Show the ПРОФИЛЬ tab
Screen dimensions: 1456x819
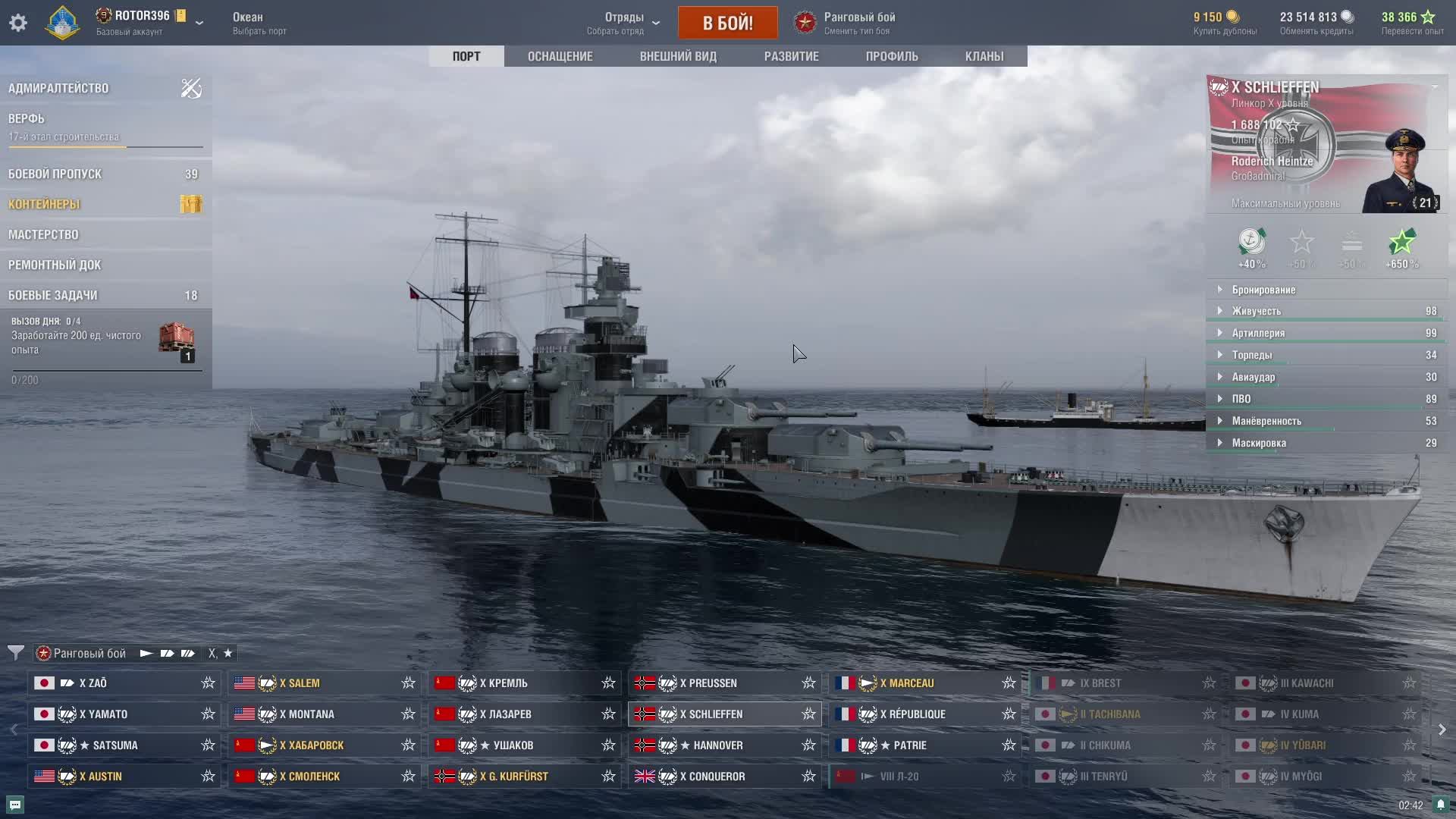[892, 56]
